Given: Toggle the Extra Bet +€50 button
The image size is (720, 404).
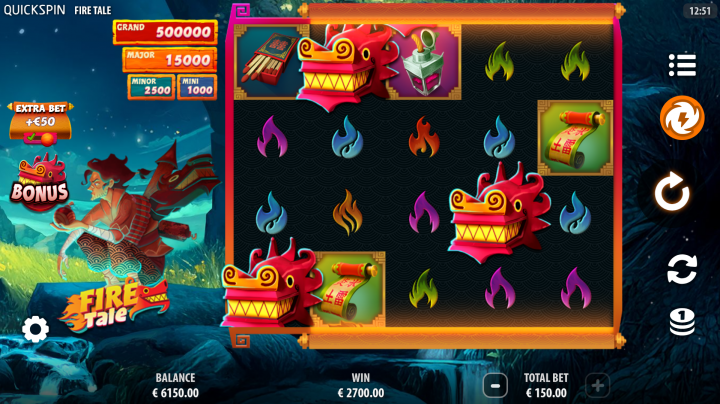Looking at the screenshot, I should [x=40, y=122].
